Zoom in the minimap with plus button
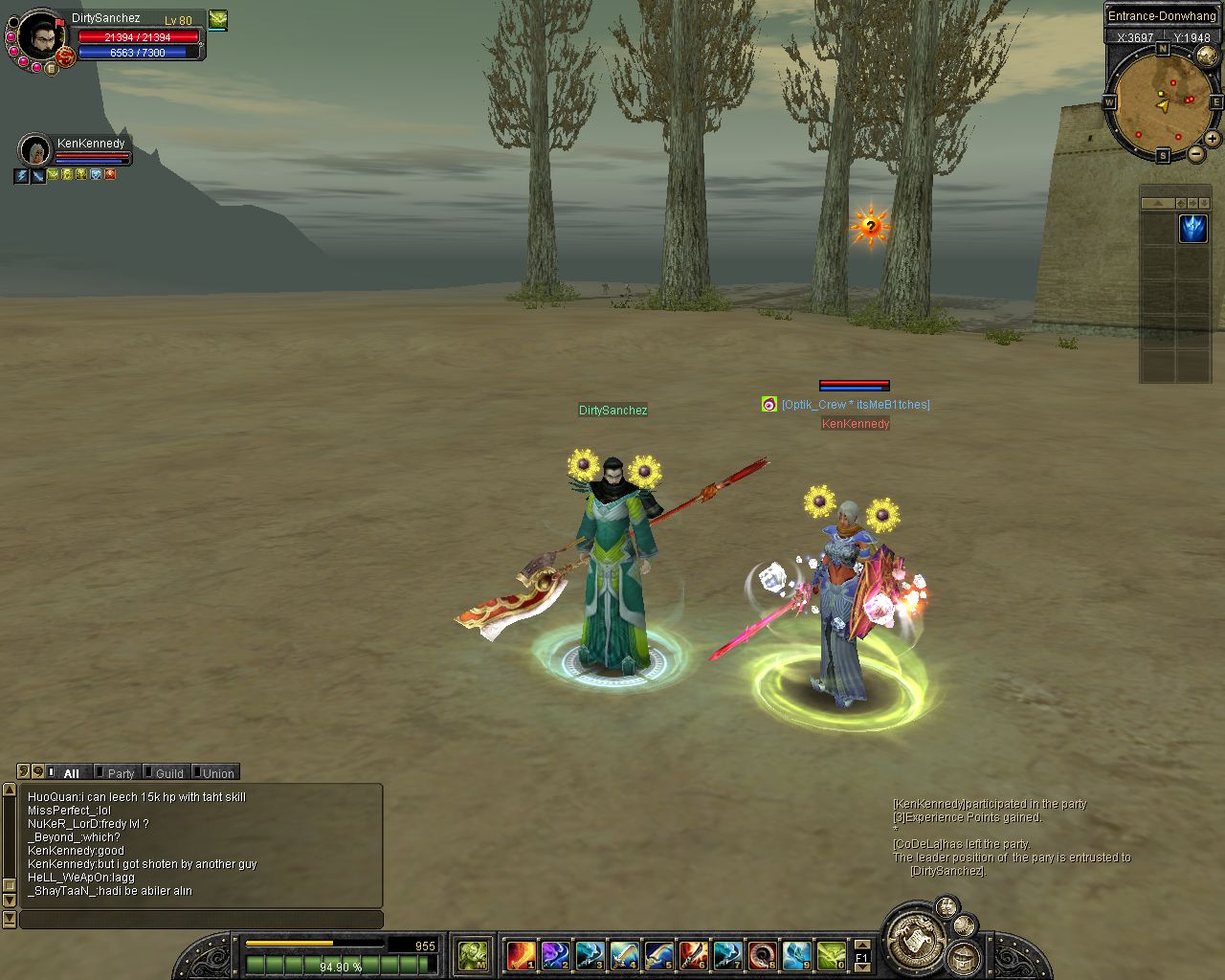The height and width of the screenshot is (980, 1225). coord(1212,139)
